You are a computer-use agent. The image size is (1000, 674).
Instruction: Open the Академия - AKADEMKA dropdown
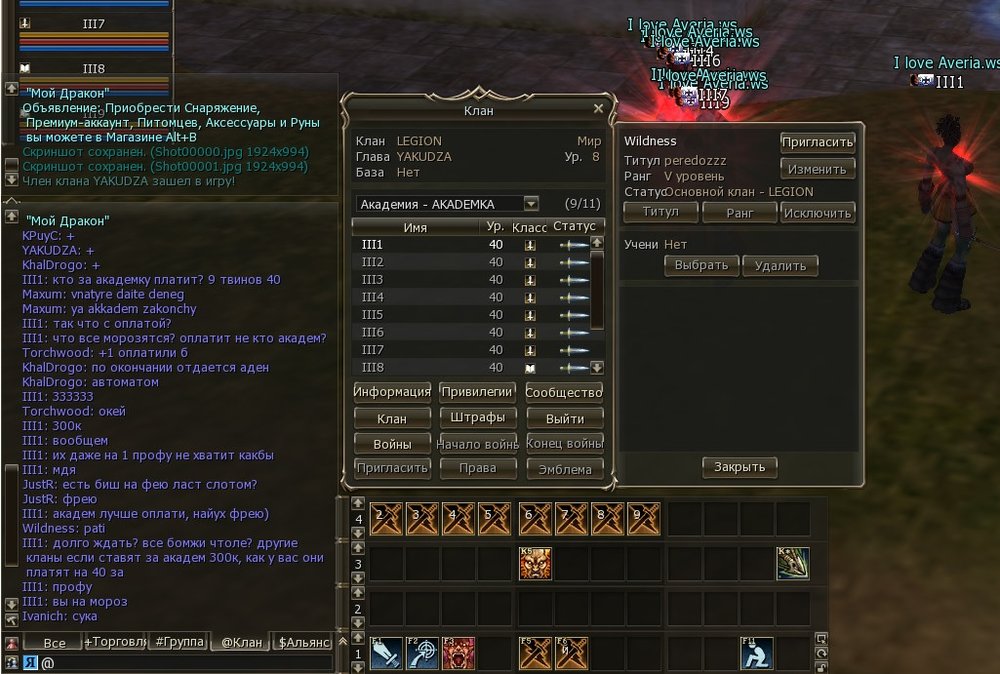[x=531, y=204]
